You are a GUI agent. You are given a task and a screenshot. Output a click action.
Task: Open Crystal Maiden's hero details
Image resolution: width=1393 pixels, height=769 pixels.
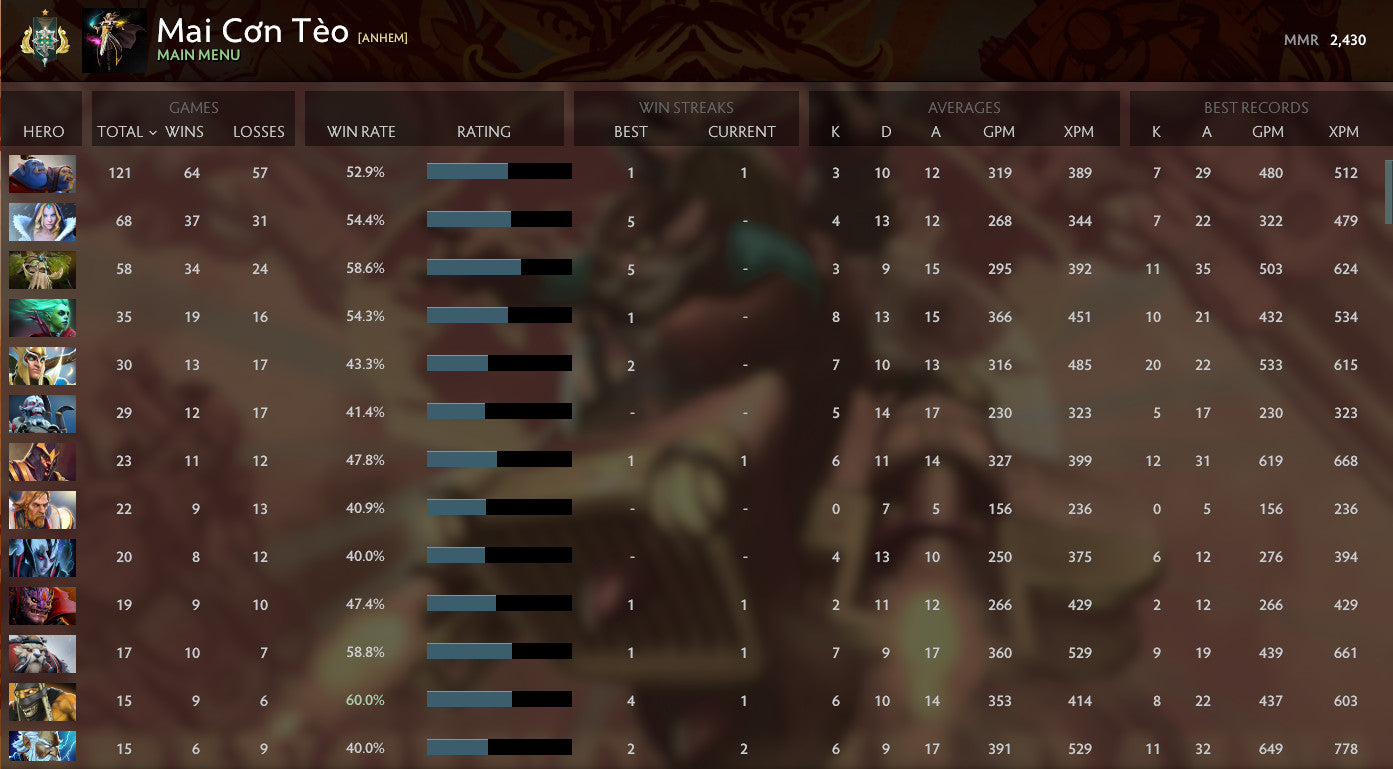tap(42, 221)
